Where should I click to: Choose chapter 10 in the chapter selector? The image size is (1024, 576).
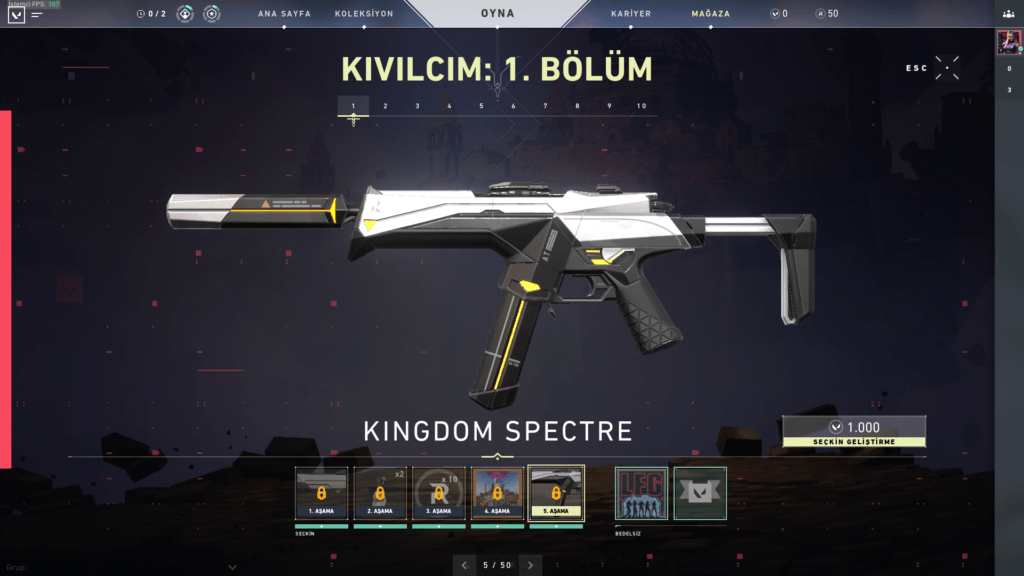point(641,106)
